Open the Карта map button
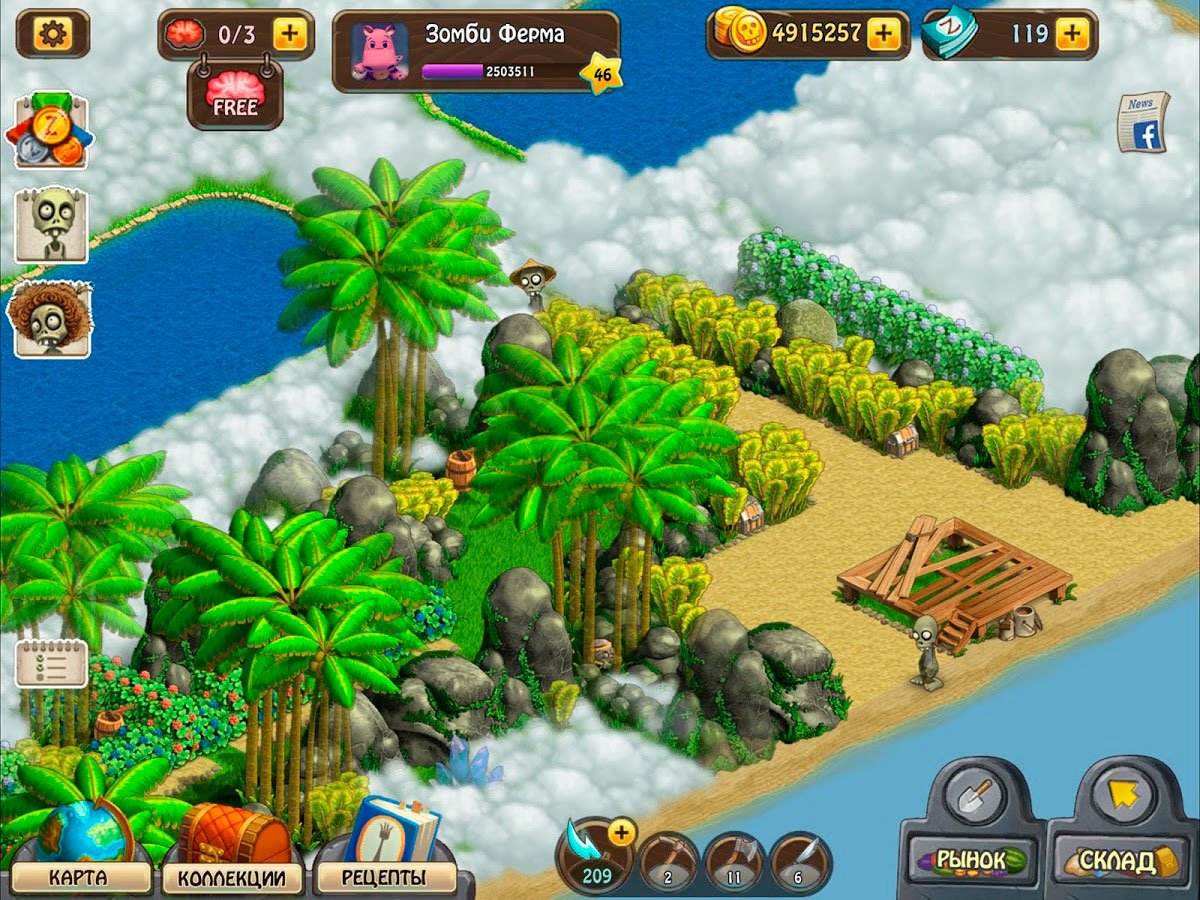Image resolution: width=1200 pixels, height=900 pixels. coord(84,877)
